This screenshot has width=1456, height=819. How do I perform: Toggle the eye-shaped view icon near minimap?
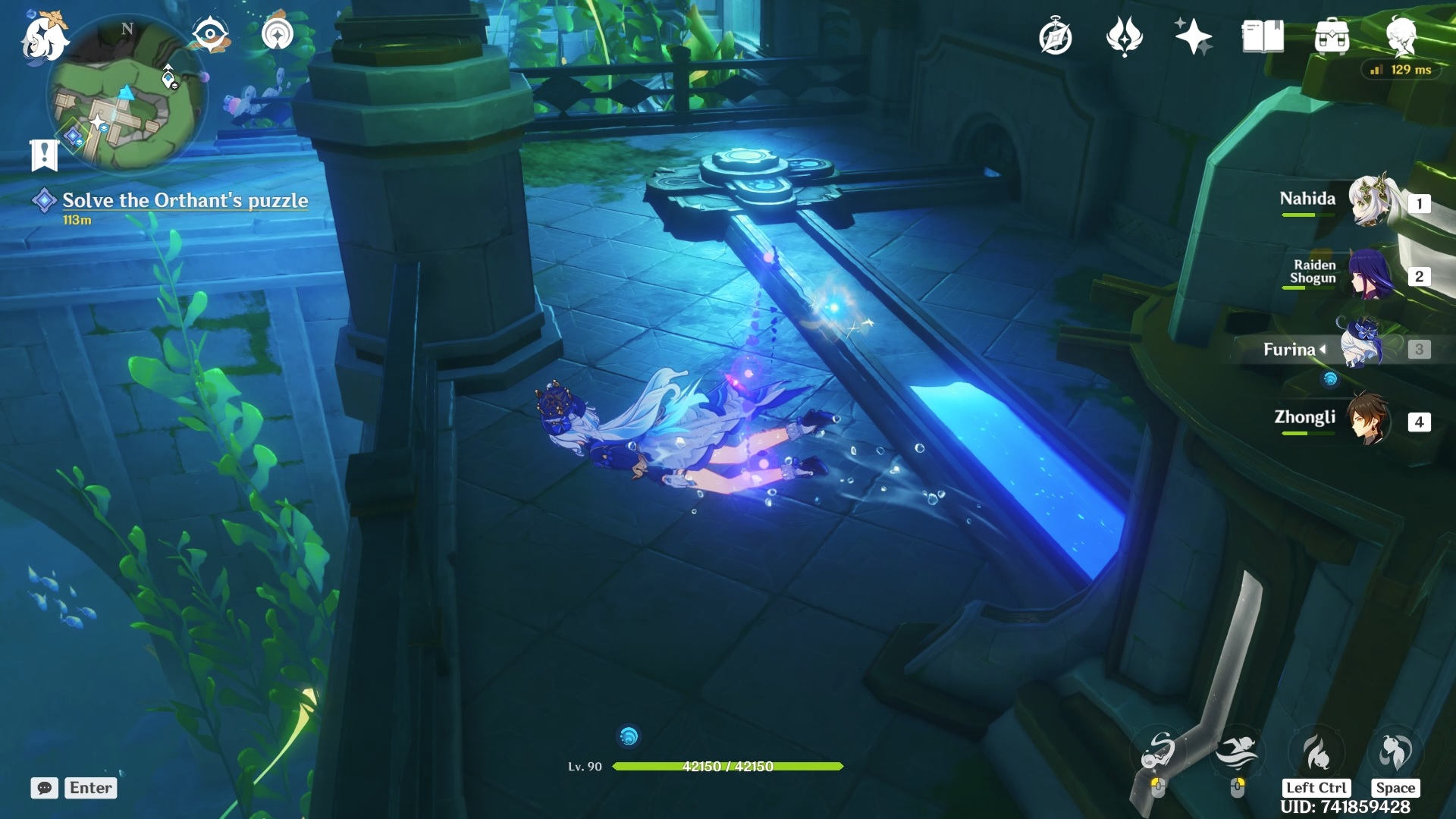pos(210,34)
